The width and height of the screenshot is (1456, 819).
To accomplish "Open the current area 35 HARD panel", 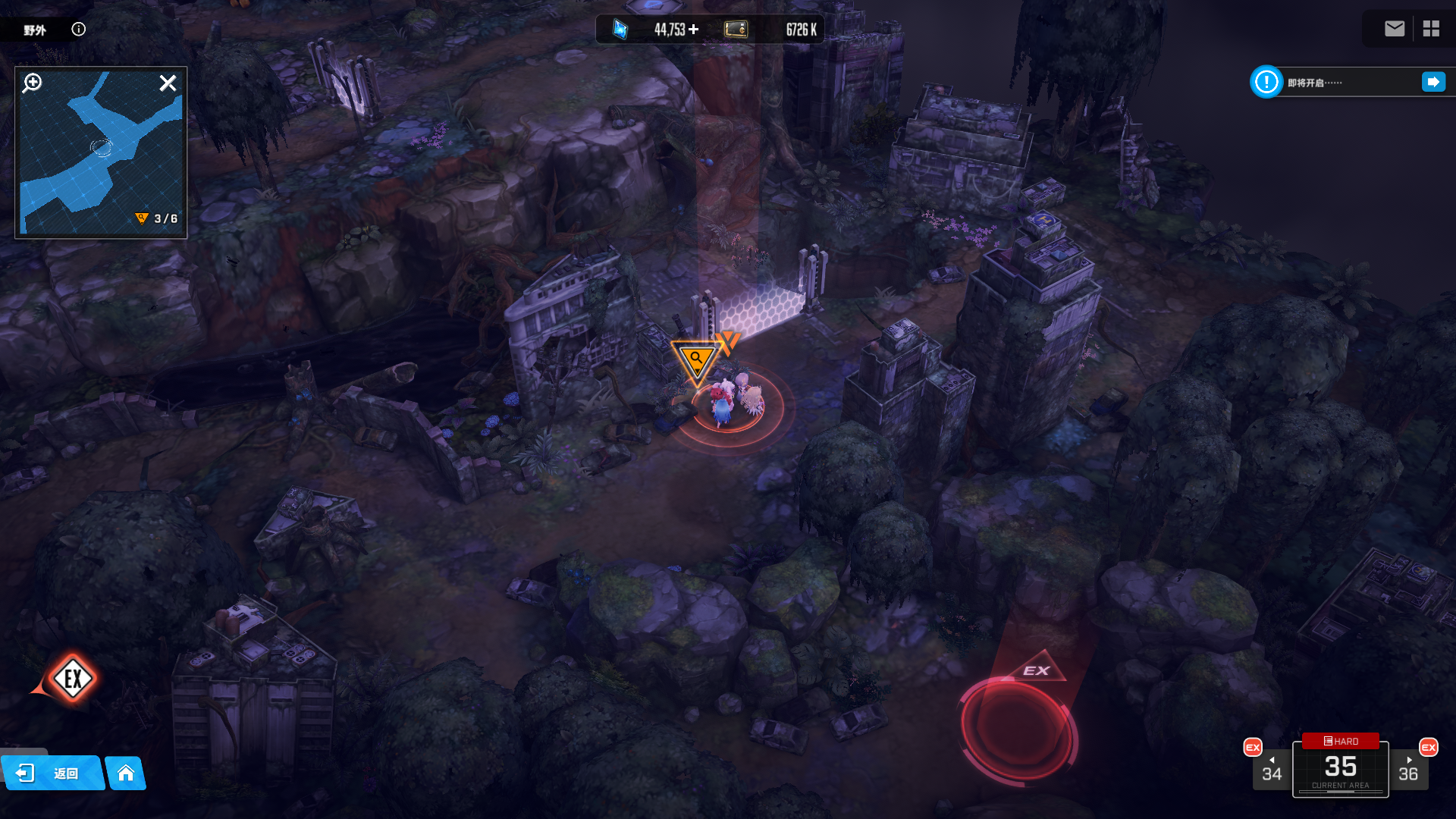I will pyautogui.click(x=1340, y=767).
